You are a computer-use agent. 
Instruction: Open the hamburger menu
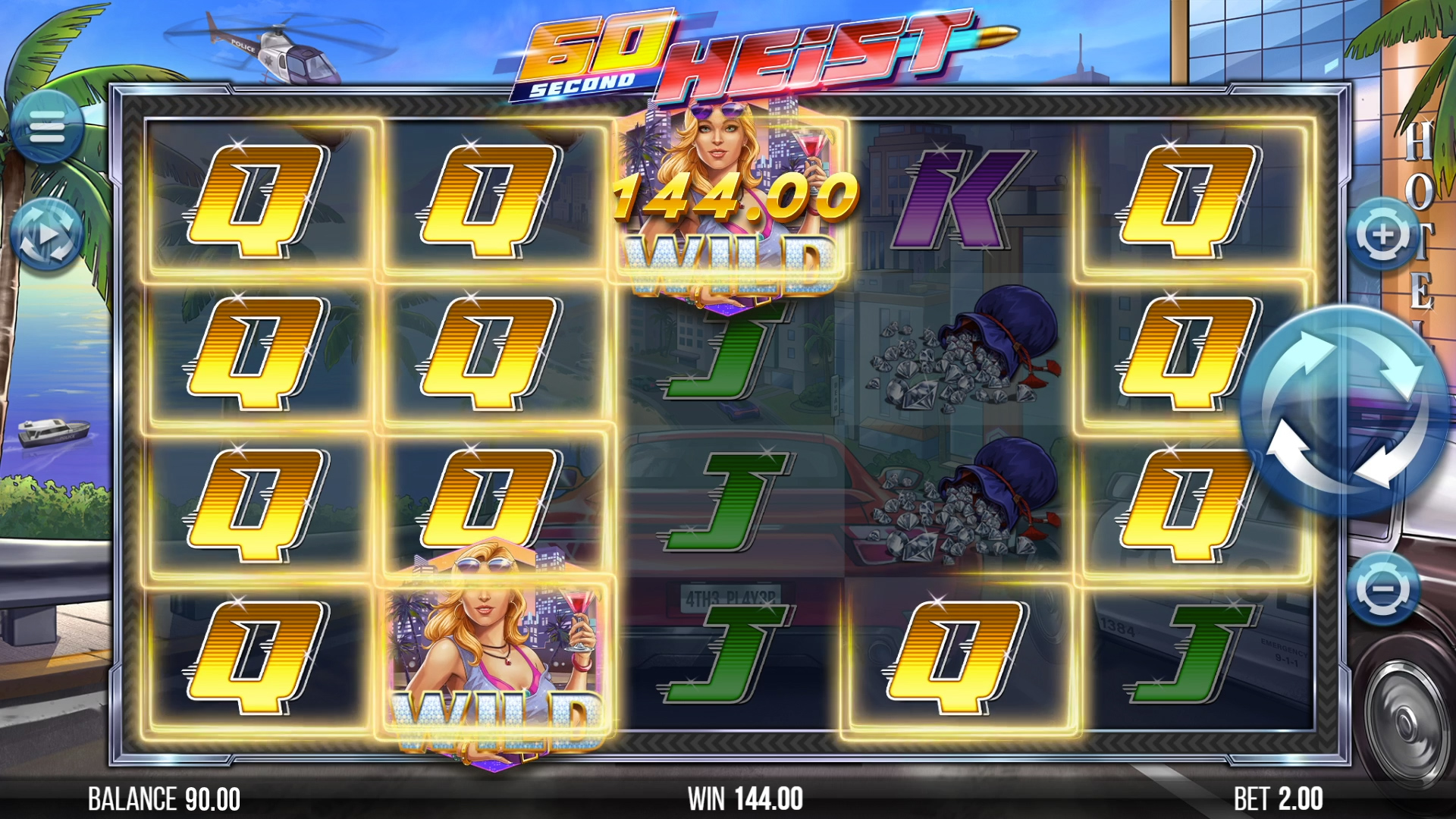pos(47,127)
